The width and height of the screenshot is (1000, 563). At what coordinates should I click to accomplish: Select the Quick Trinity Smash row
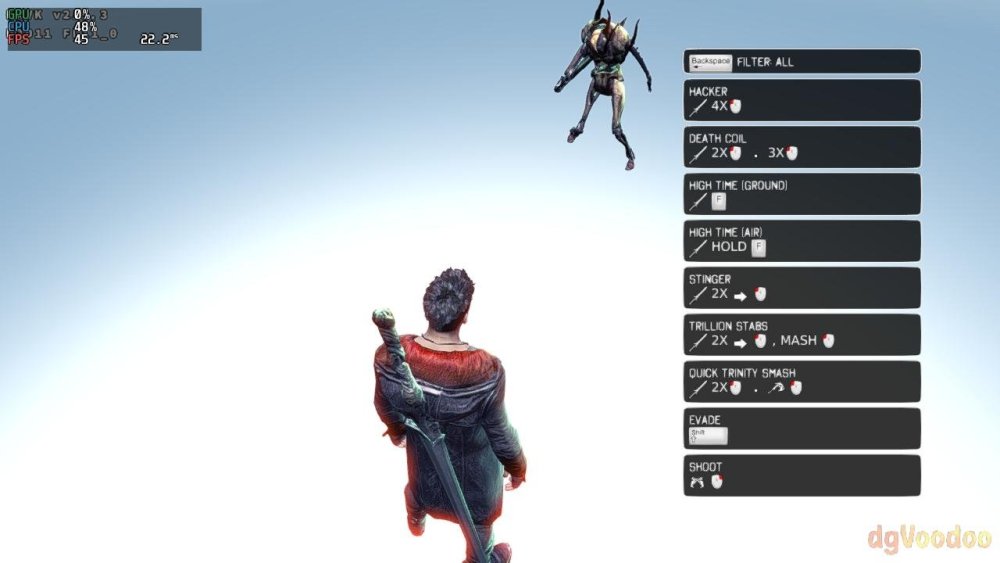click(801, 381)
